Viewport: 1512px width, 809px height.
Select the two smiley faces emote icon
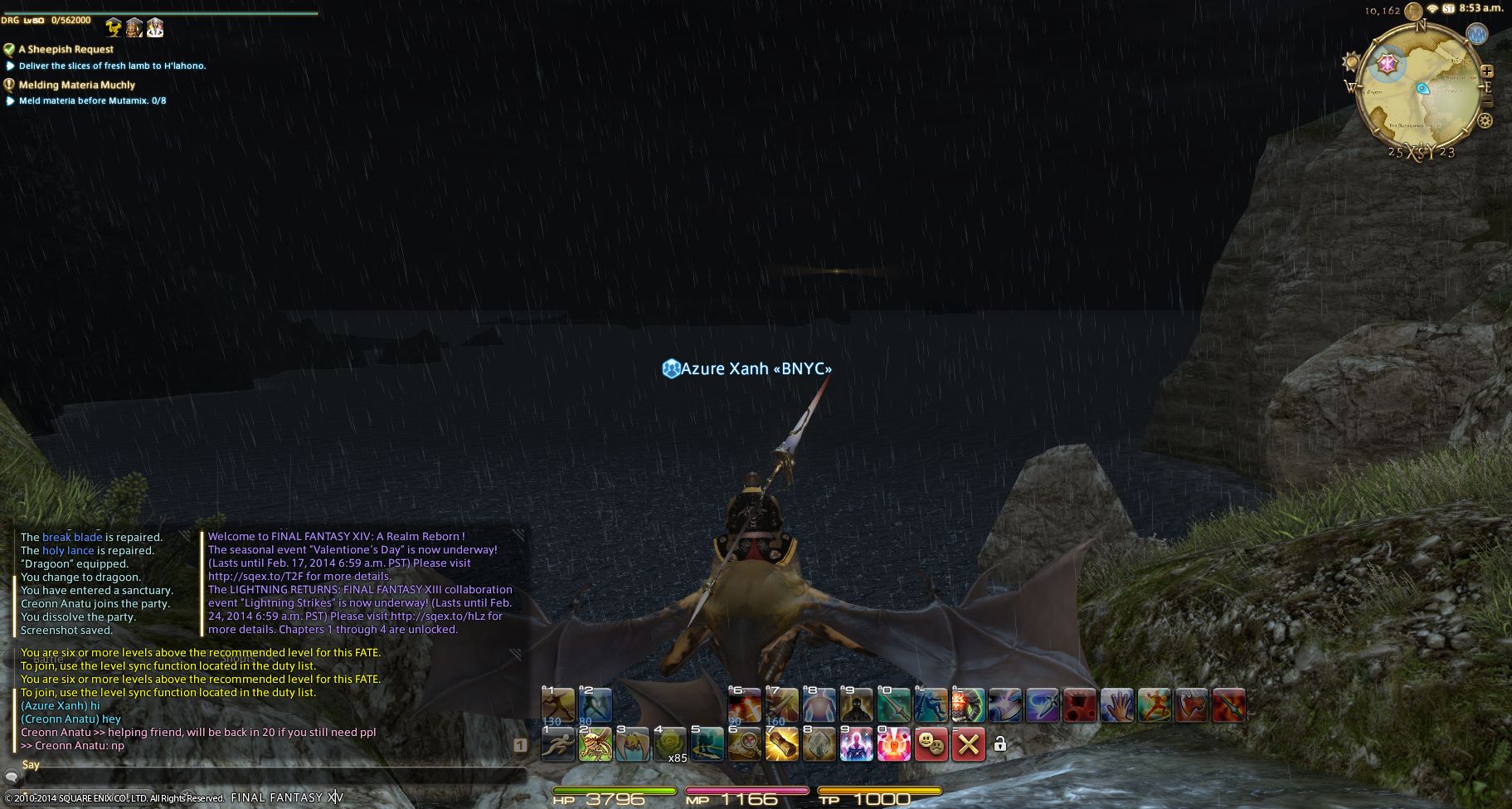point(931,743)
